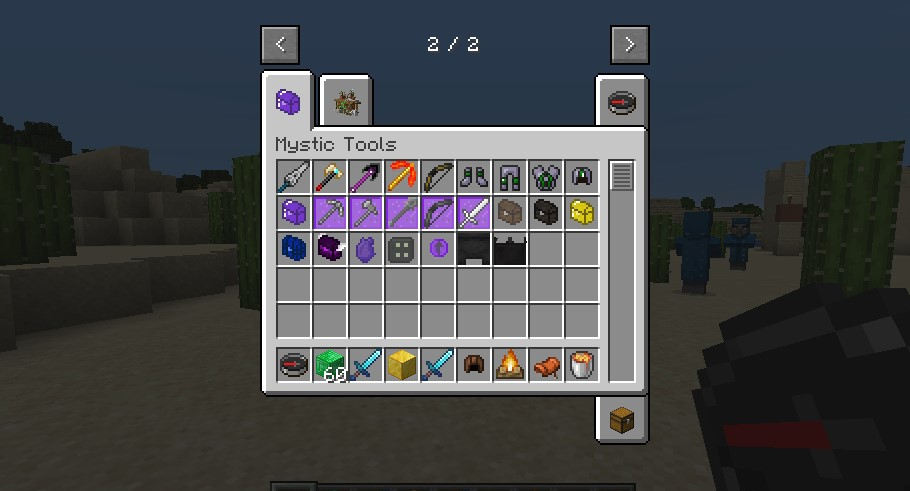The height and width of the screenshot is (491, 910).
Task: Pick the green-trimmed armor boots
Action: pyautogui.click(x=474, y=177)
